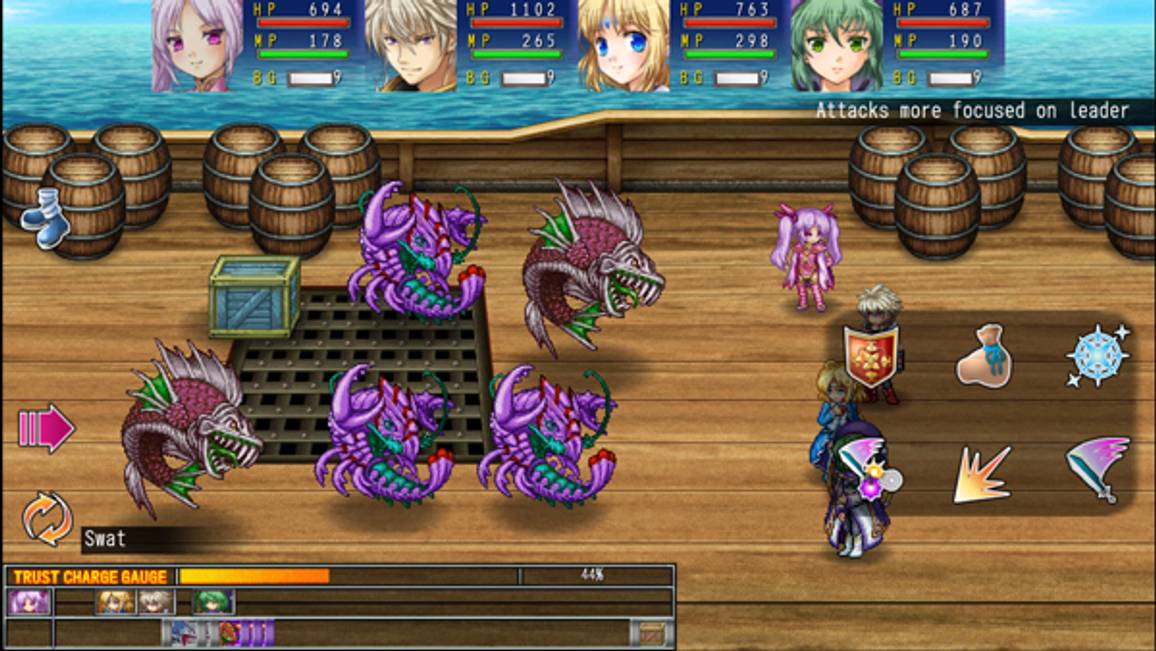Click the orange circular arrows swap button
Viewport: 1156px width, 651px height.
[x=47, y=518]
